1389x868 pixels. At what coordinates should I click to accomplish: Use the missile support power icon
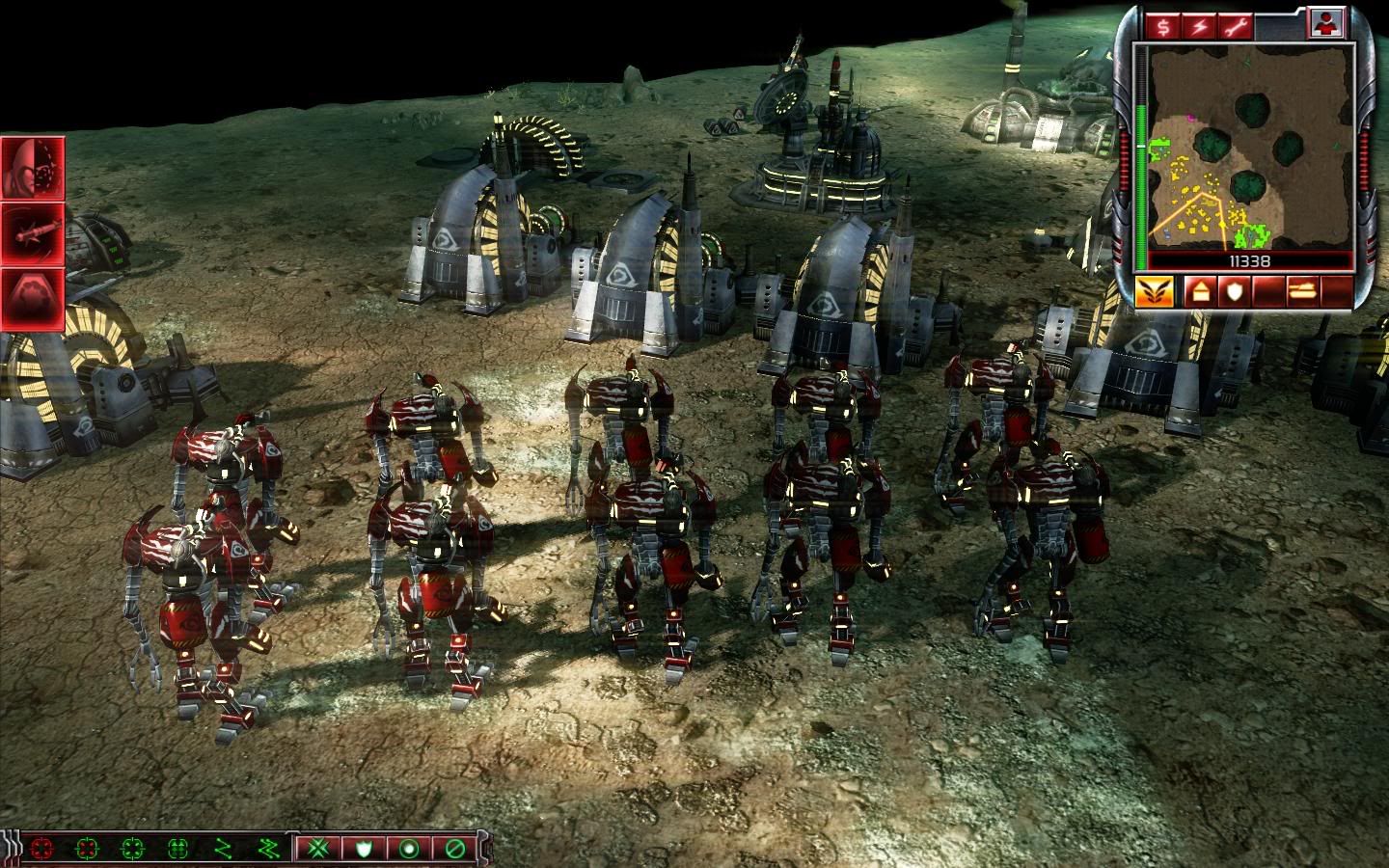(33, 233)
